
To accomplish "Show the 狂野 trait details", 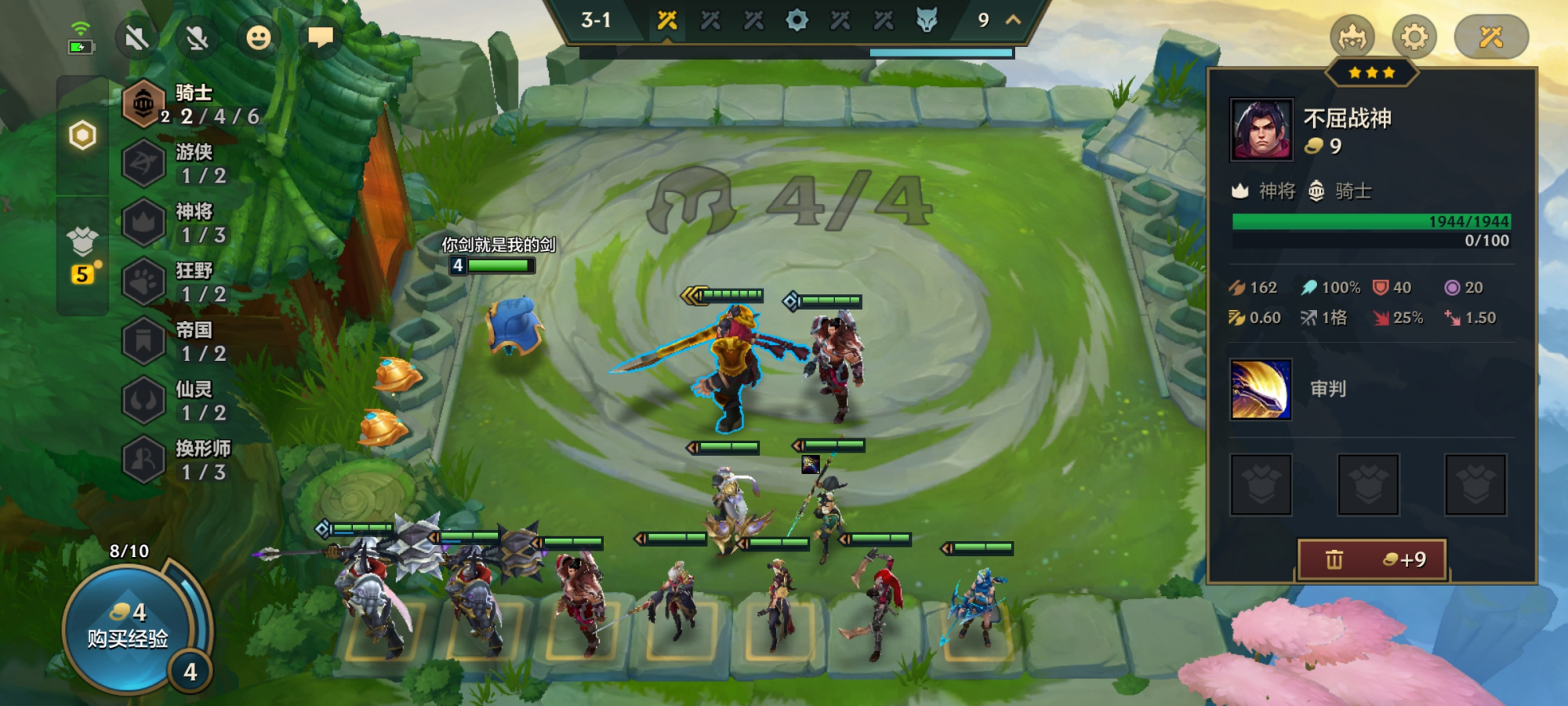I will tap(192, 282).
